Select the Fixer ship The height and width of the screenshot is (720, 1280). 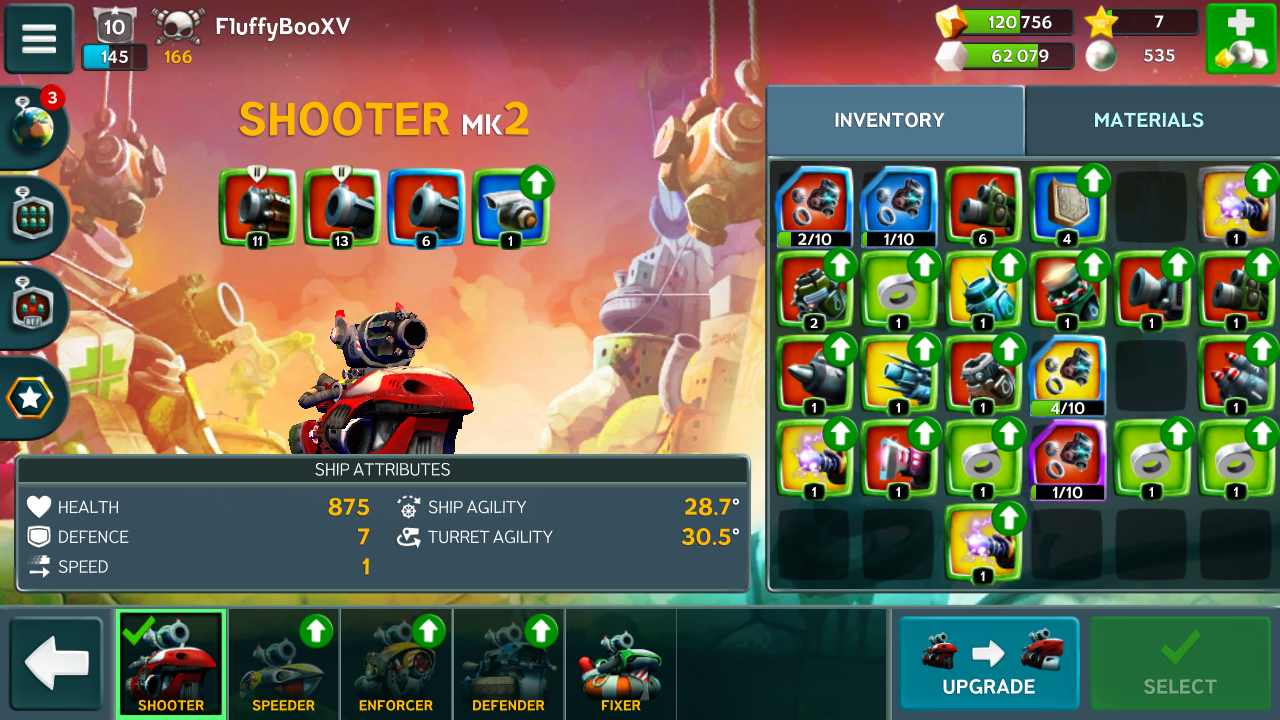(620, 664)
